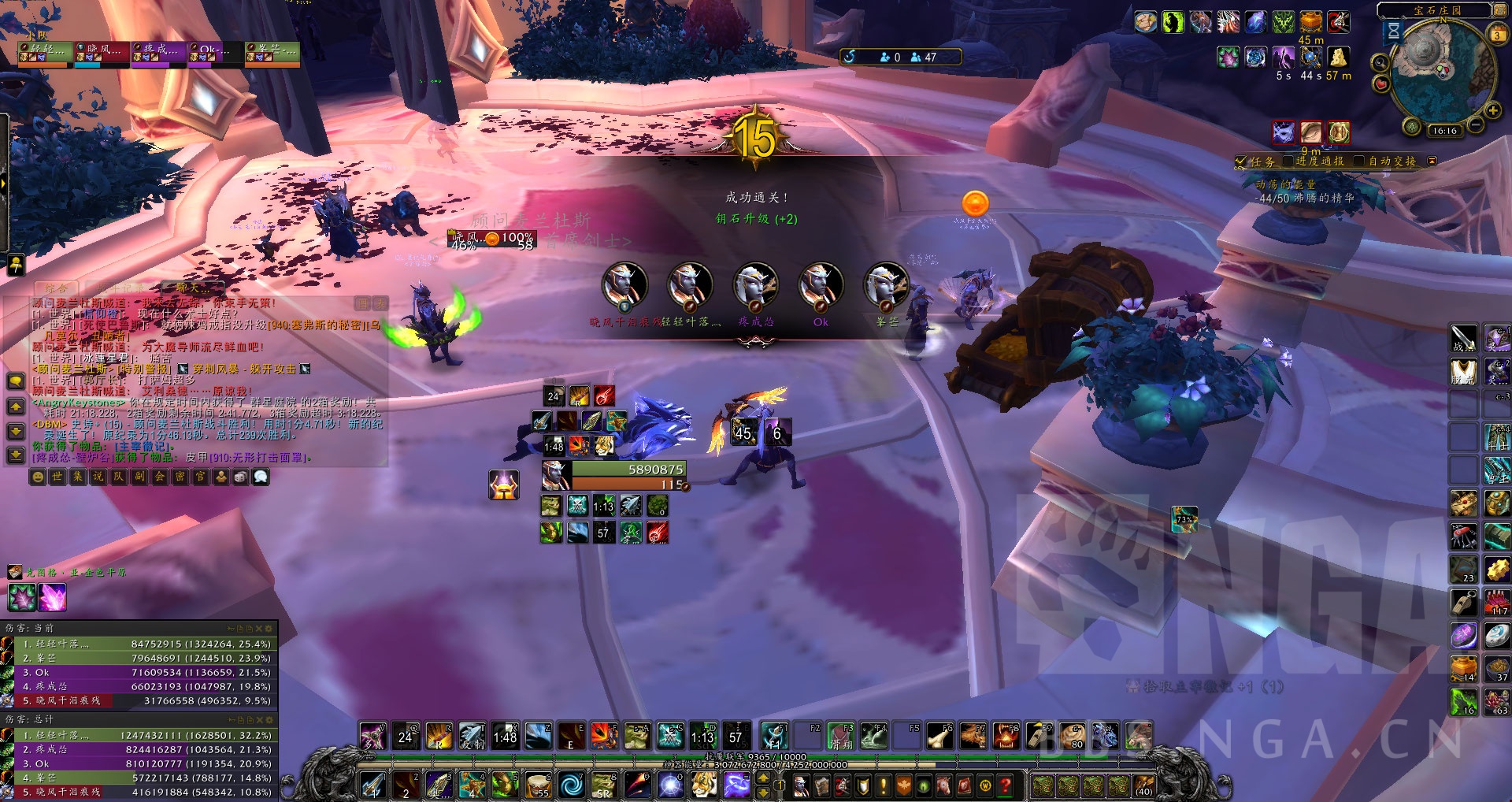This screenshot has height=802, width=1512.
Task: Uncheck the 任务 checkbox above the quest tracker
Action: click(x=1240, y=161)
